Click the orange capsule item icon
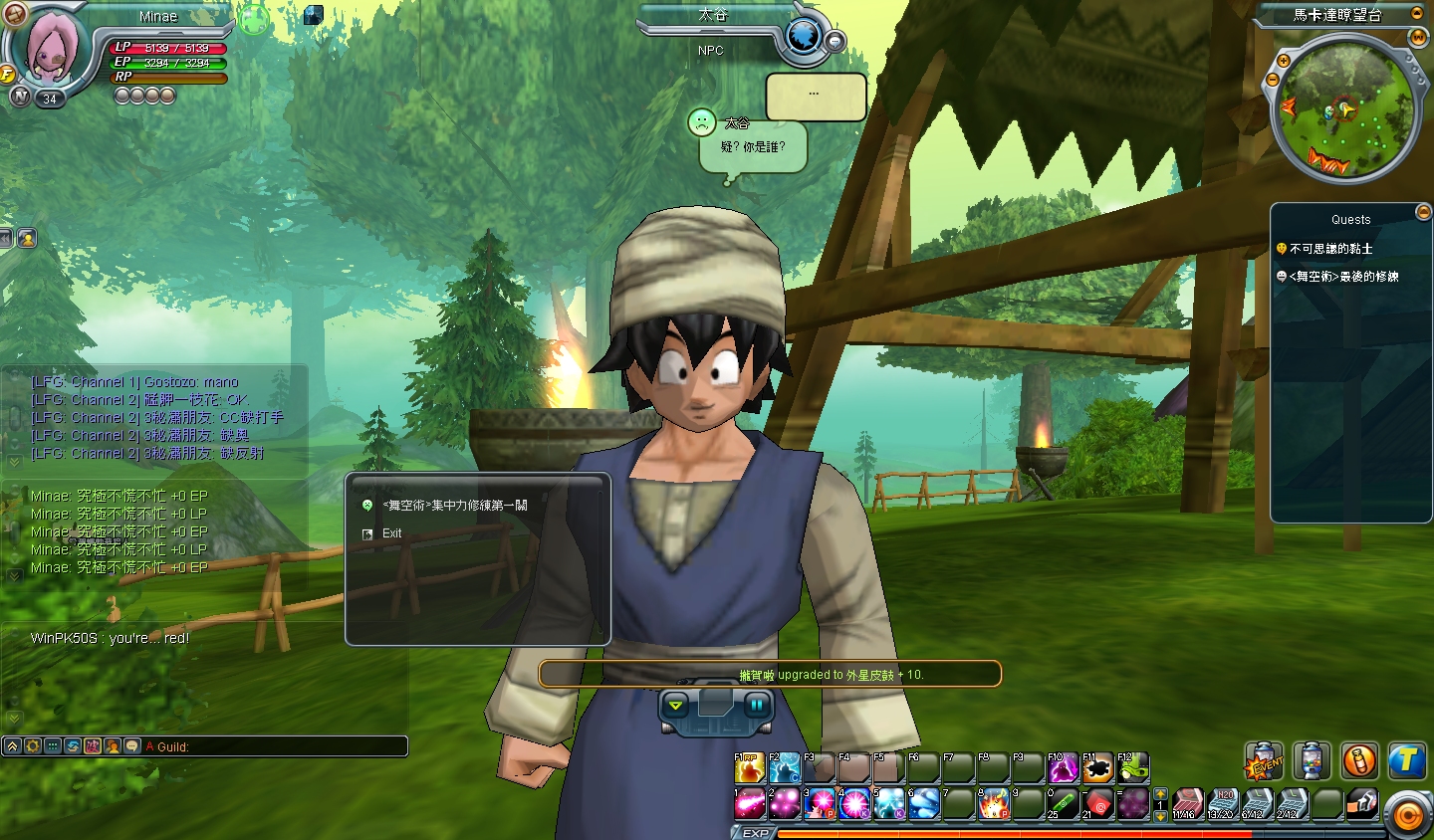Image resolution: width=1434 pixels, height=840 pixels. 1360,761
